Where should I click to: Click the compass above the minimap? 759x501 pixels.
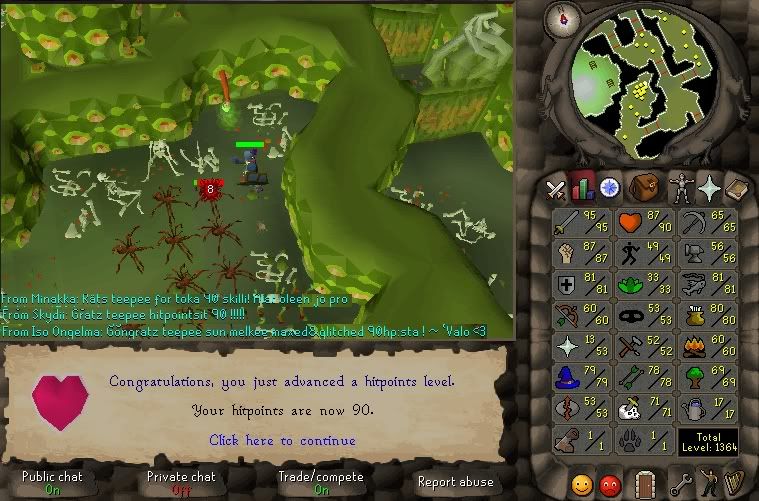tap(564, 17)
